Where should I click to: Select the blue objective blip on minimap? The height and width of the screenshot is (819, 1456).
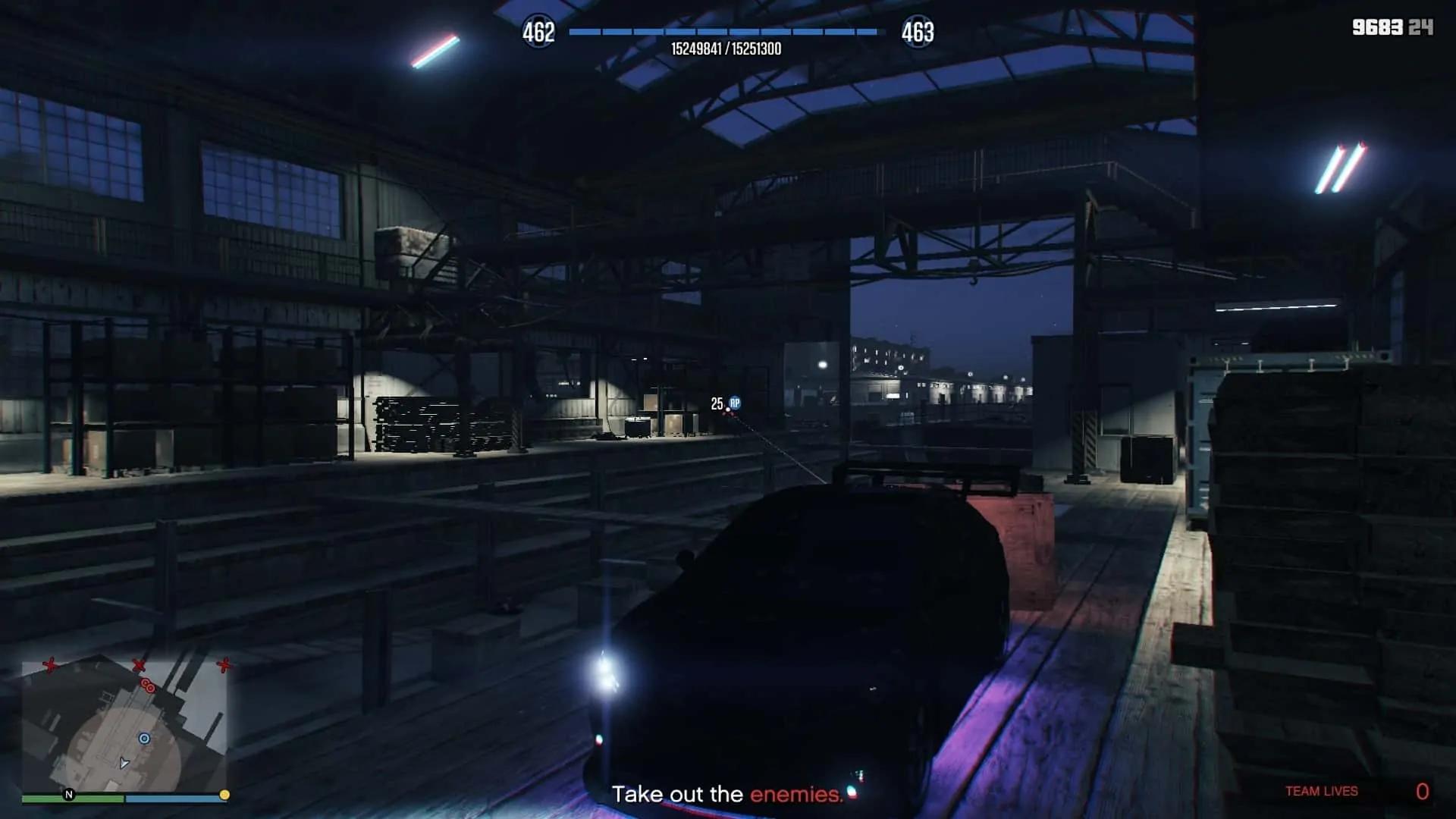(x=144, y=738)
